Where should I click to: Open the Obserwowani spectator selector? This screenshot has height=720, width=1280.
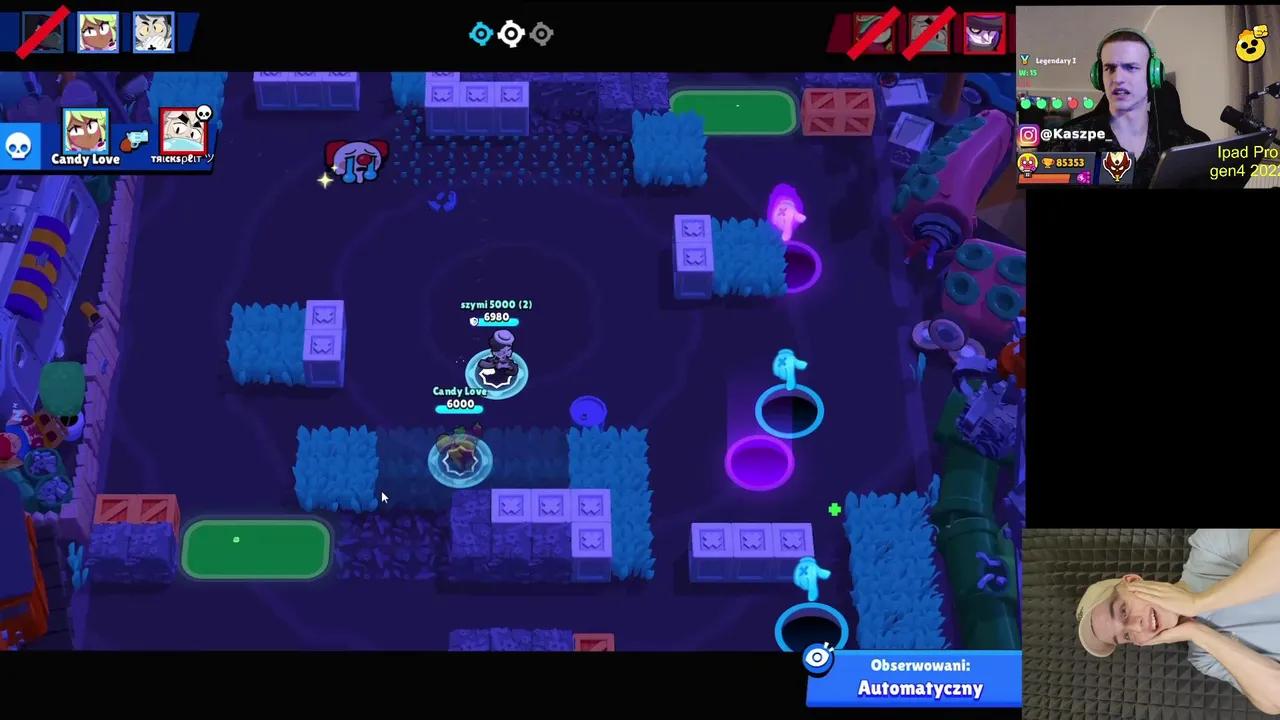[x=920, y=665]
